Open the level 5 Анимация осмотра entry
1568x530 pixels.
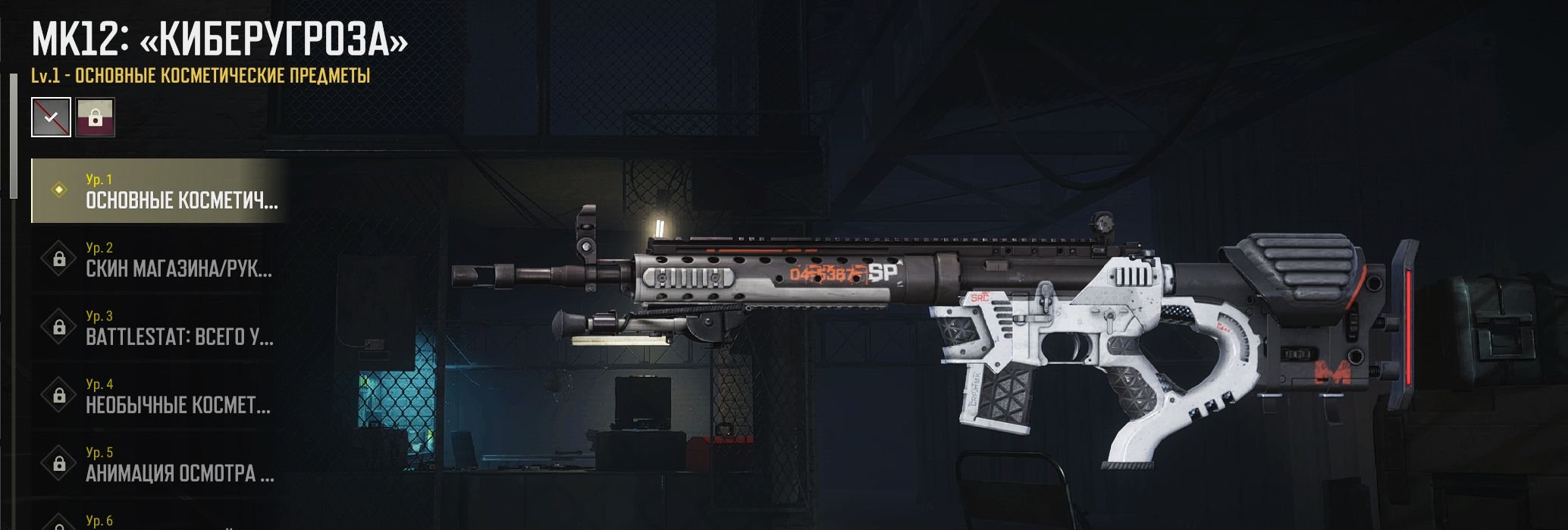(x=159, y=464)
